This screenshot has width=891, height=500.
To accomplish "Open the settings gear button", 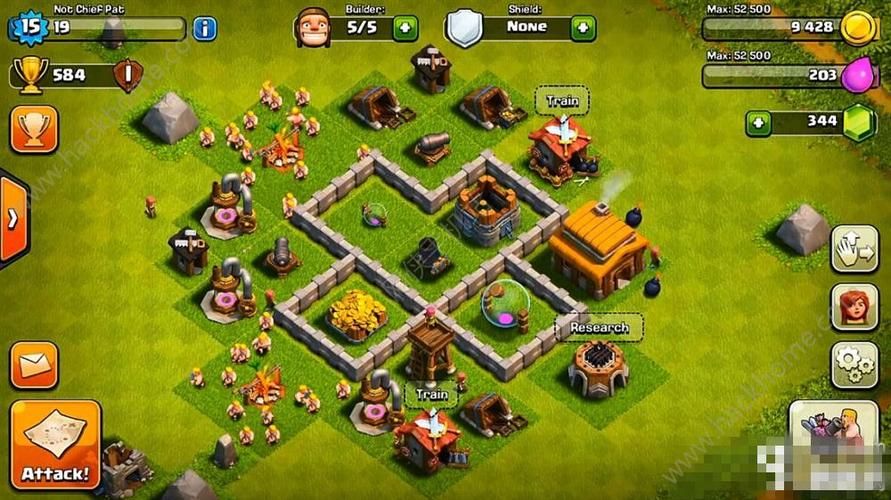I will (x=854, y=365).
